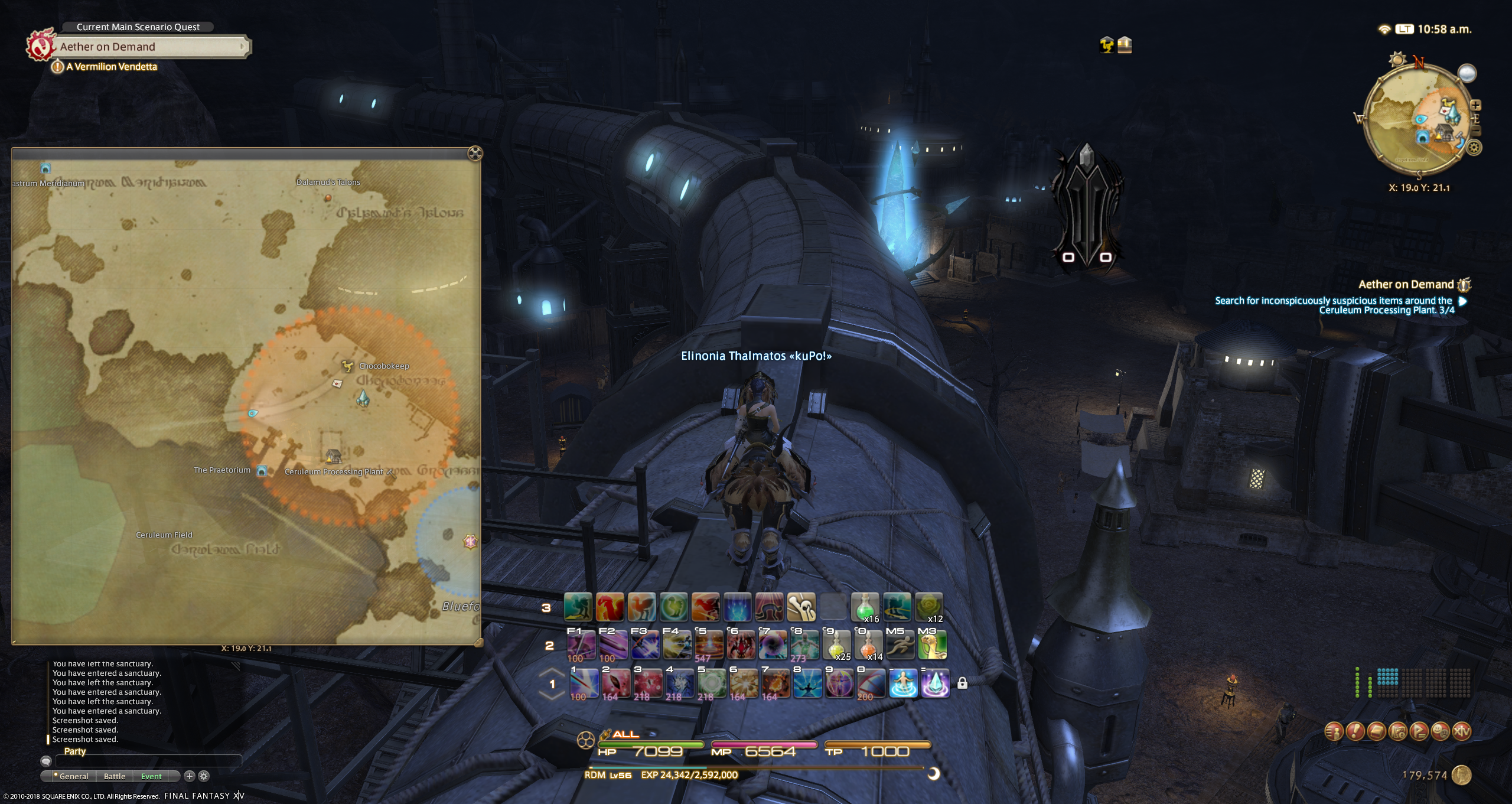Use the green potion with x16 count
The height and width of the screenshot is (804, 1512).
coord(865,607)
